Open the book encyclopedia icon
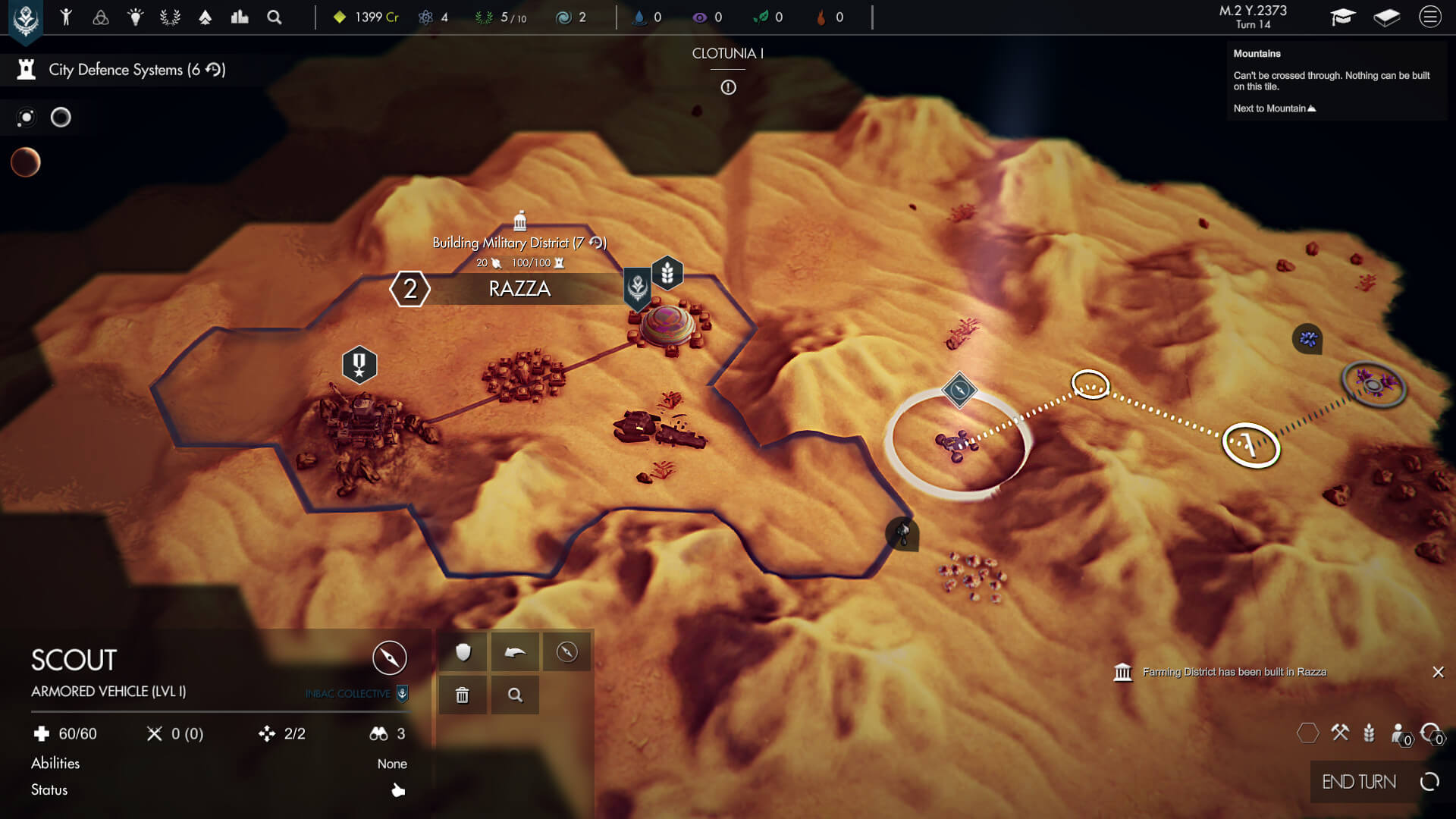 [1386, 17]
